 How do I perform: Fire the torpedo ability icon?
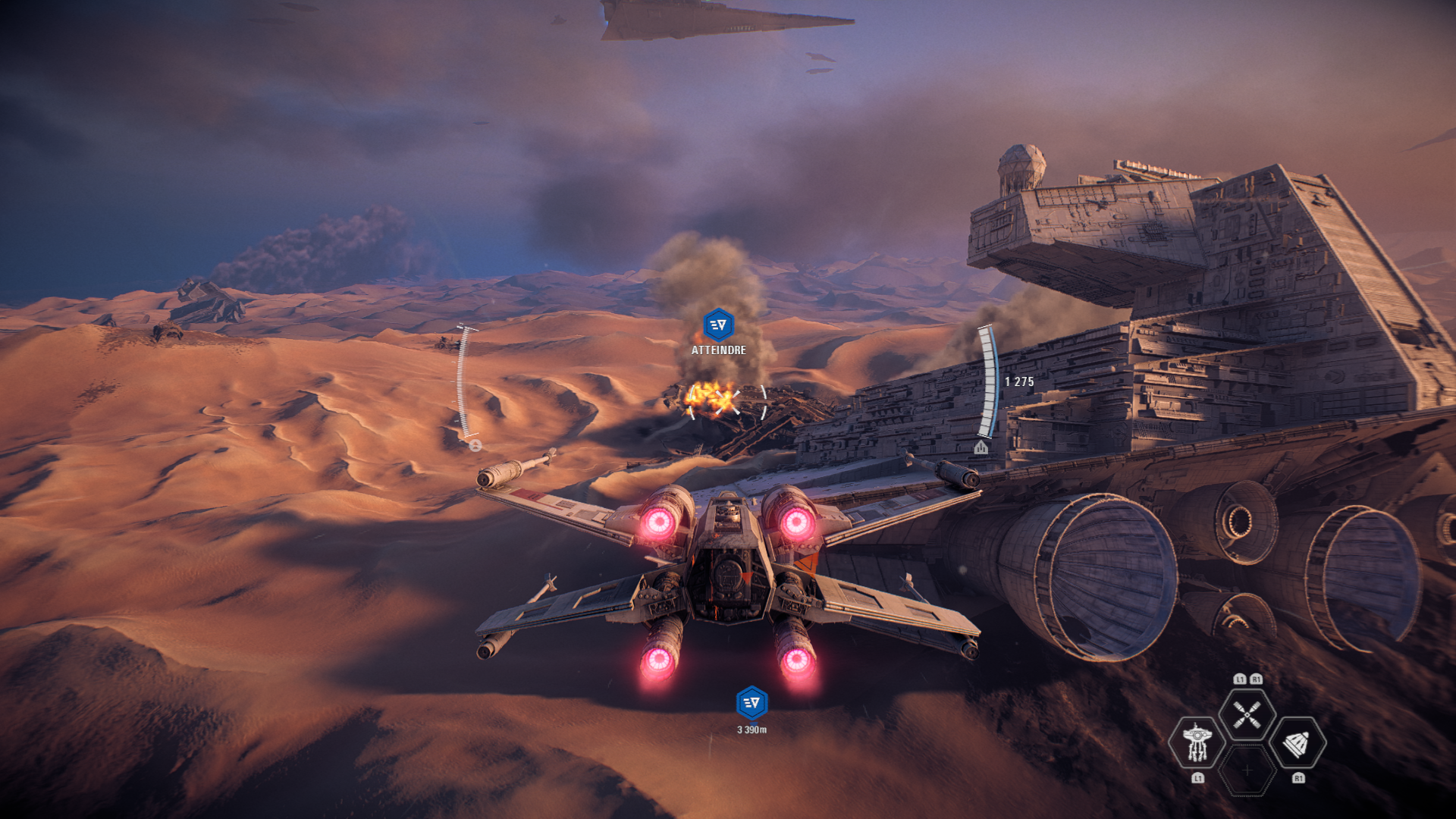[1297, 743]
